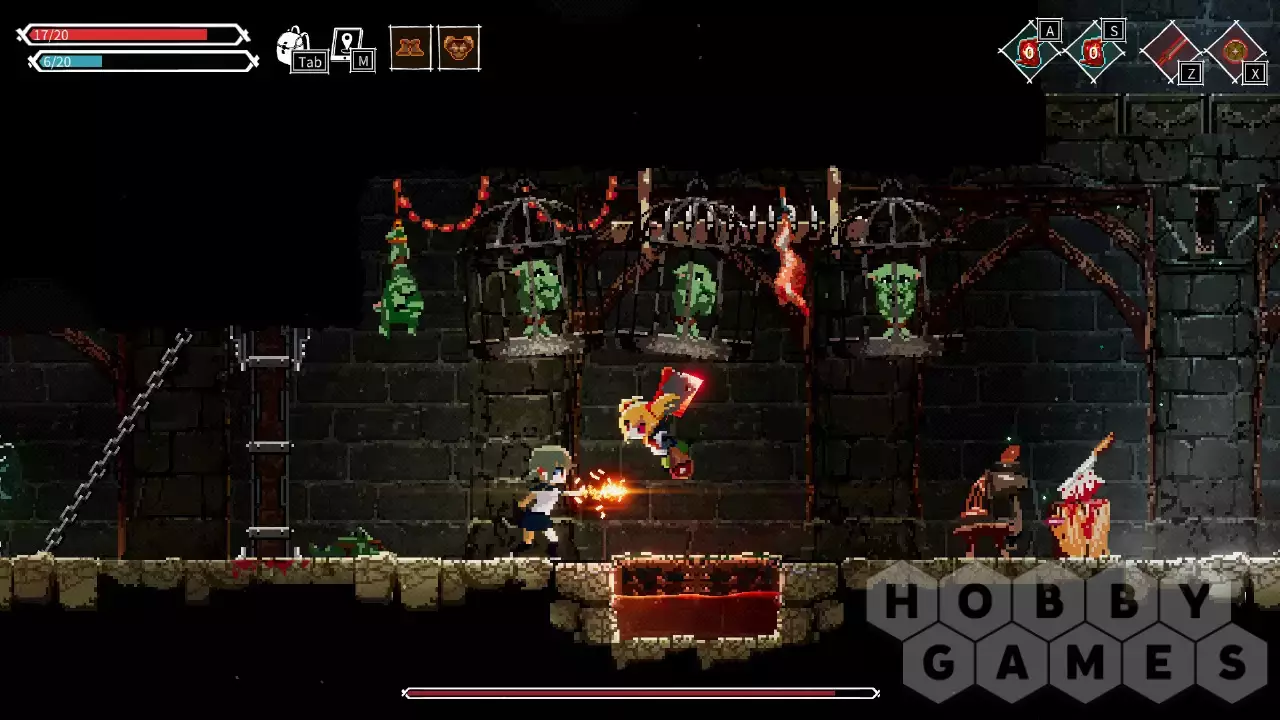Select the bear mask equipment slot
This screenshot has width=1280, height=720.
[459, 47]
